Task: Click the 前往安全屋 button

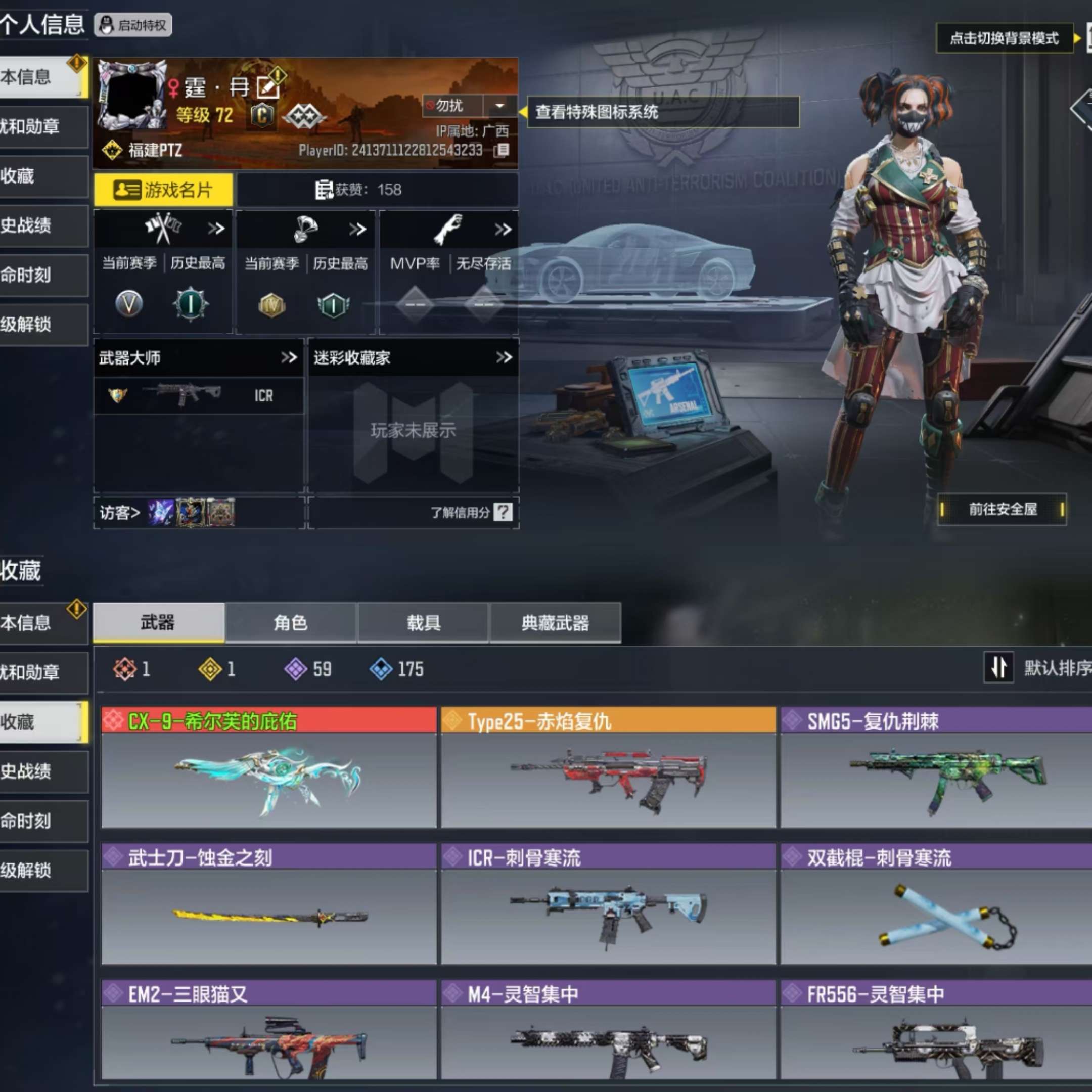Action: click(1003, 509)
